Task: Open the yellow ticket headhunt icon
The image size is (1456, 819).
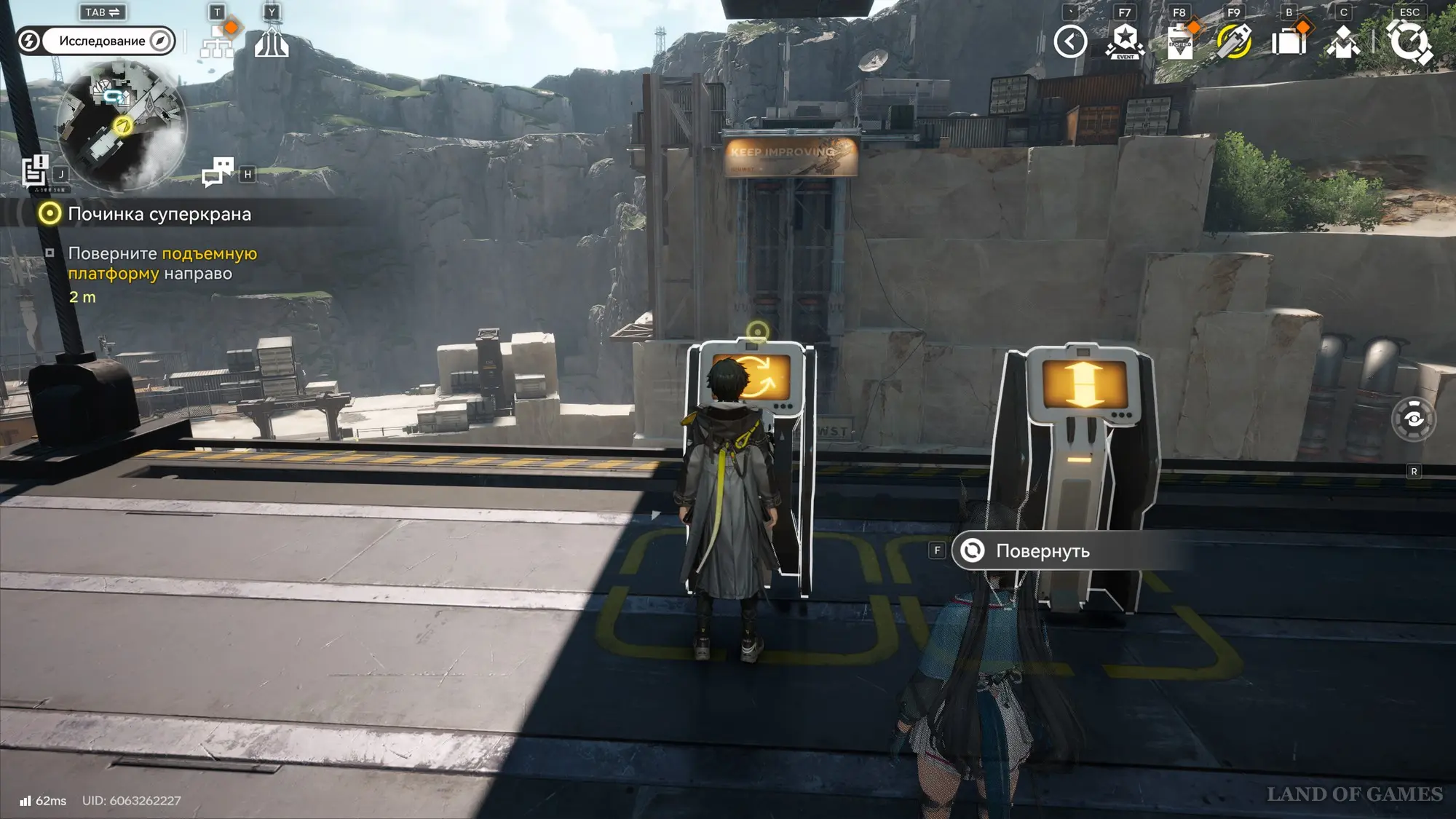Action: tap(1234, 41)
